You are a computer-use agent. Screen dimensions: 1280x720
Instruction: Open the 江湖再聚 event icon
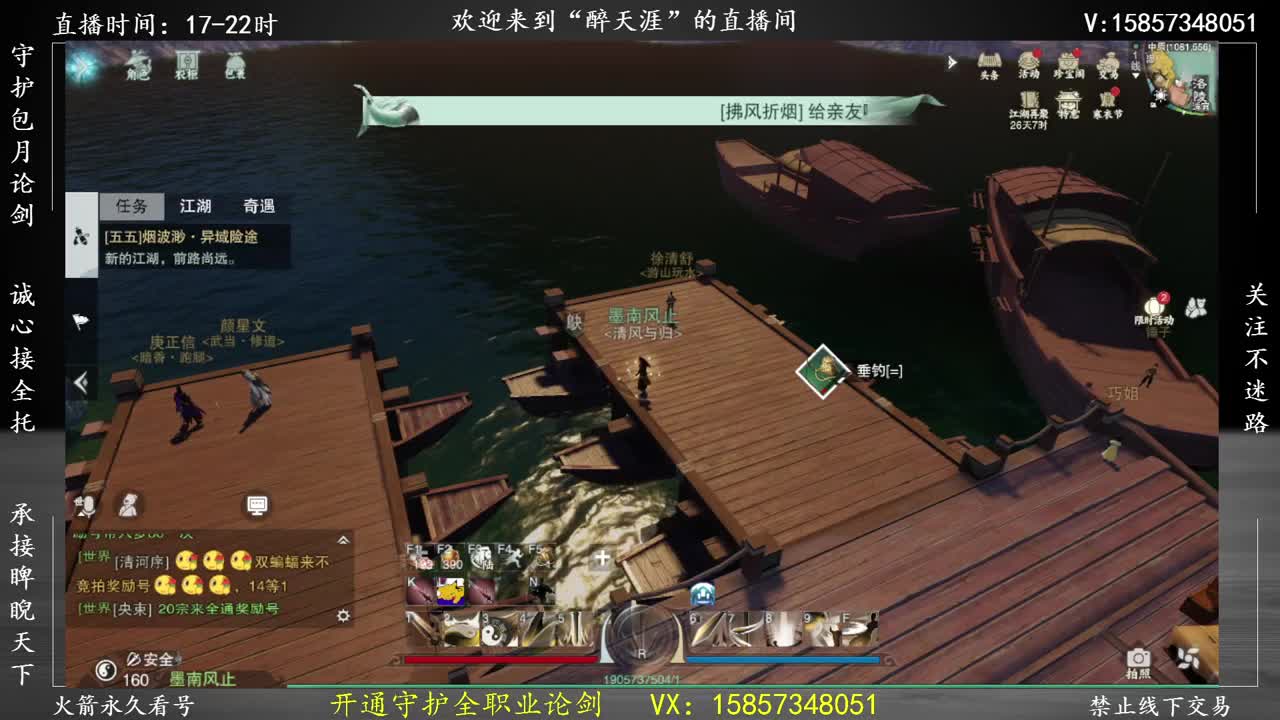click(1027, 99)
